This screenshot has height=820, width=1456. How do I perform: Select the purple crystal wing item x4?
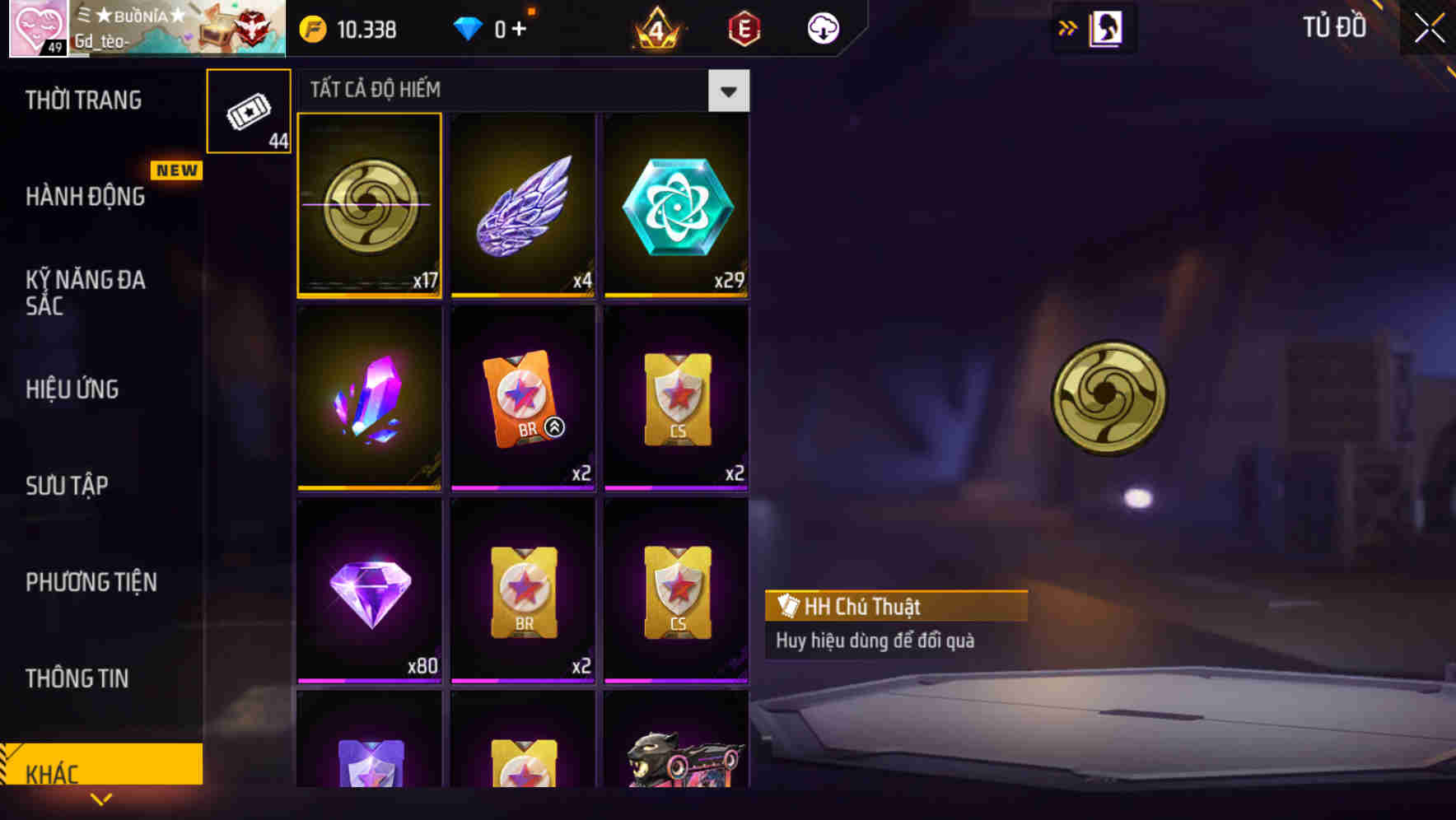(523, 204)
